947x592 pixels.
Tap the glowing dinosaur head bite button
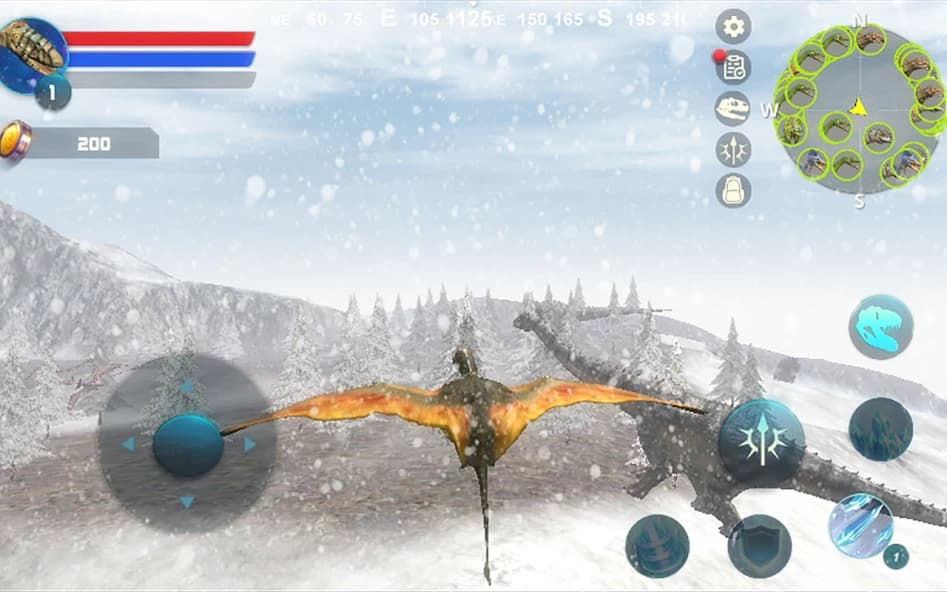click(x=880, y=327)
